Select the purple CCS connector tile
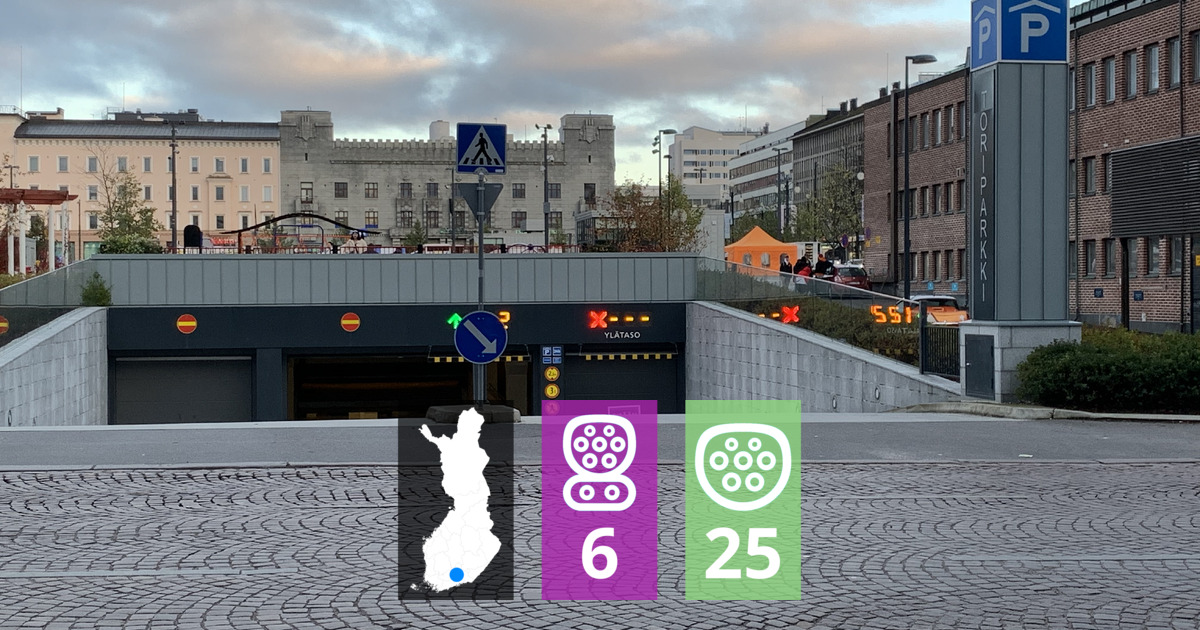The image size is (1200, 630). point(599,499)
